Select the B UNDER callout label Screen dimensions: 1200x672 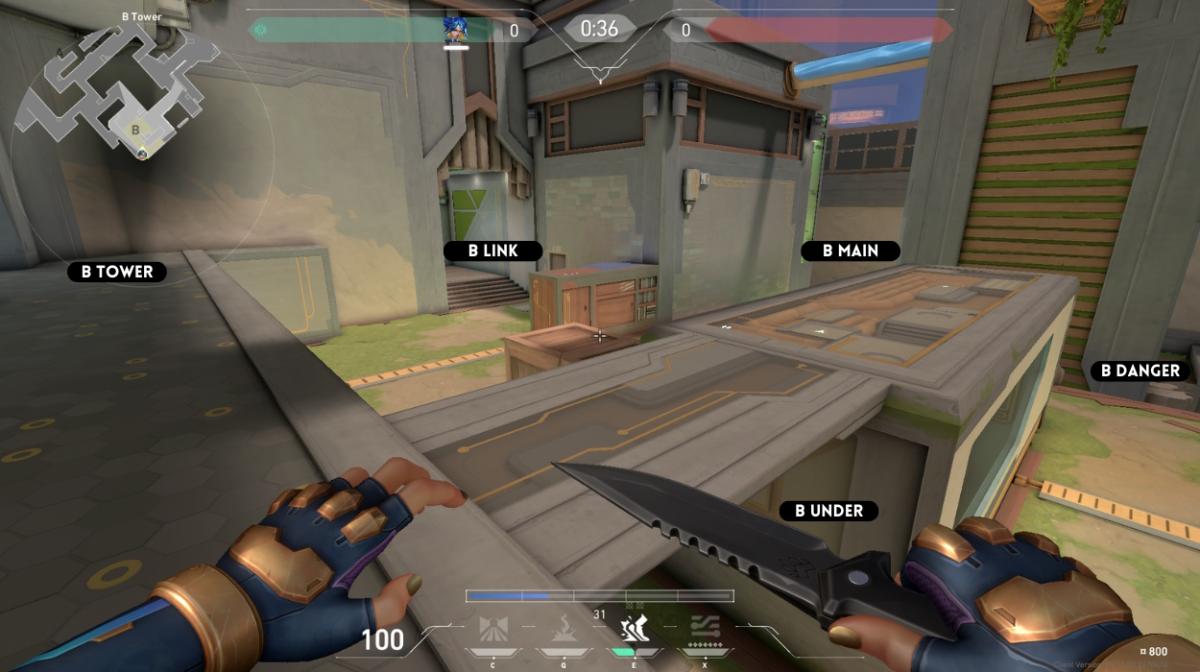[829, 511]
